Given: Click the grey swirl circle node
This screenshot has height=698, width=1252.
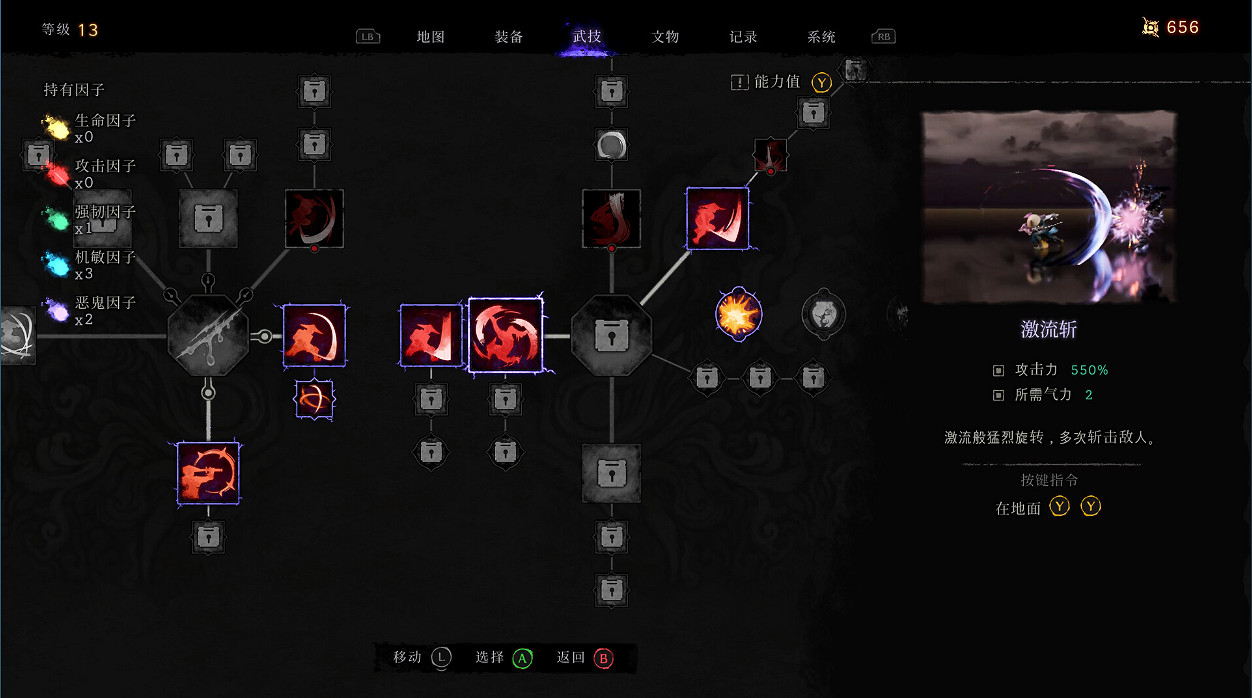Looking at the screenshot, I should 611,146.
